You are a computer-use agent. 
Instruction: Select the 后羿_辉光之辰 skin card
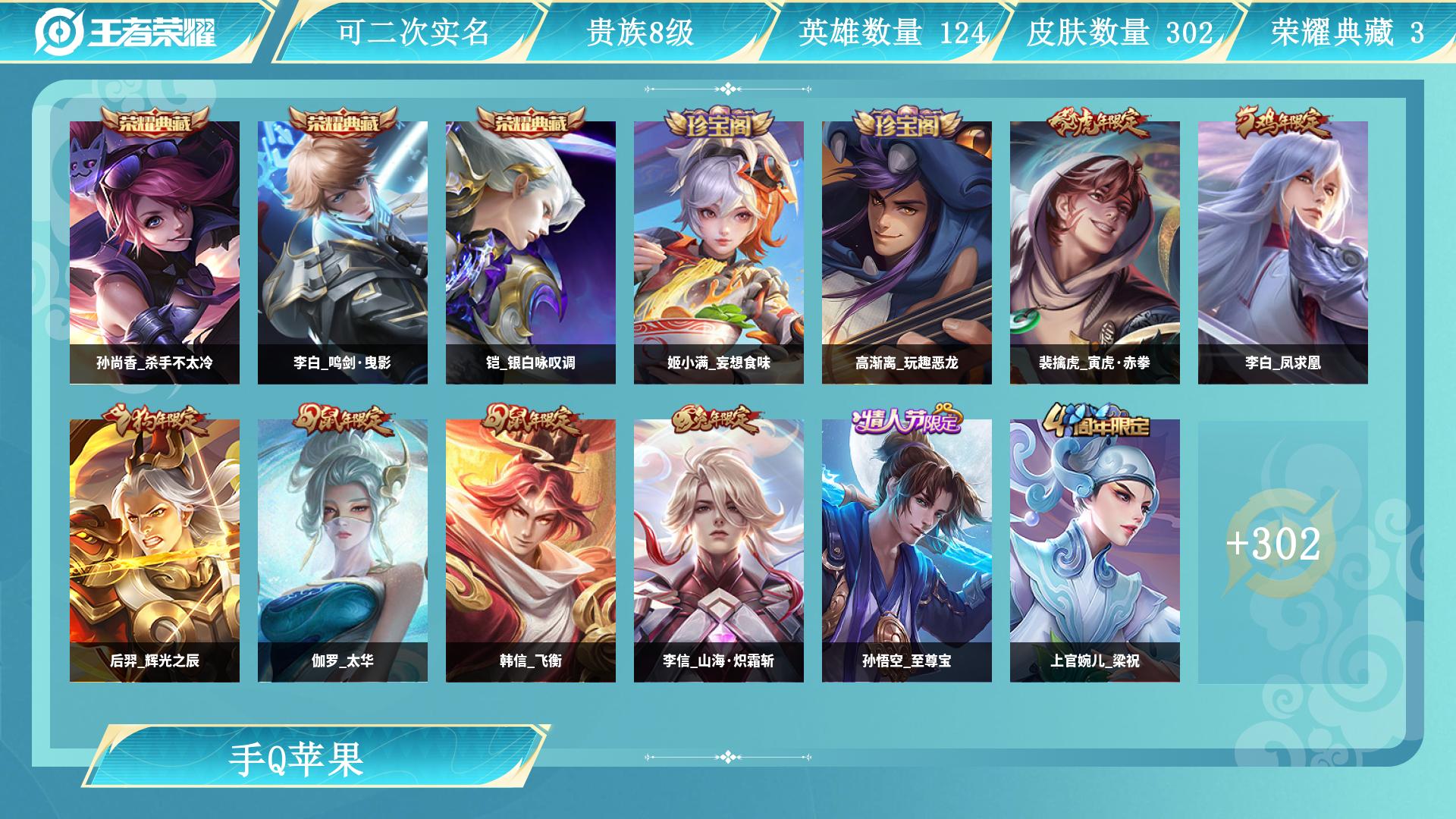(155, 551)
